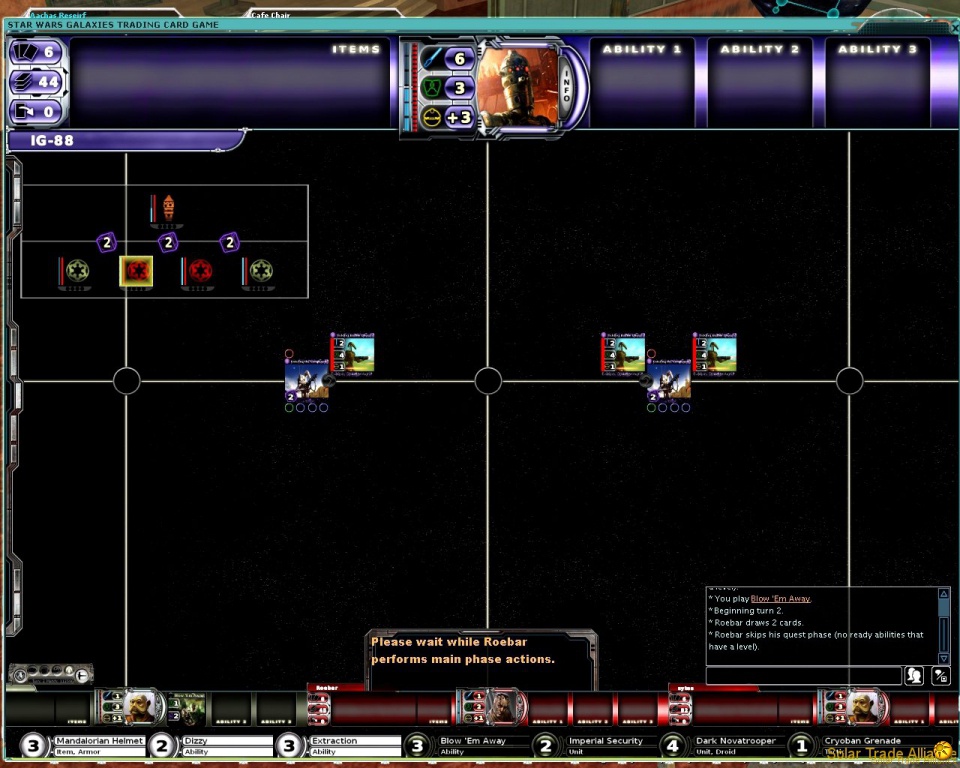
Task: Open the INFO tab on IG-88's portrait
Action: click(566, 88)
